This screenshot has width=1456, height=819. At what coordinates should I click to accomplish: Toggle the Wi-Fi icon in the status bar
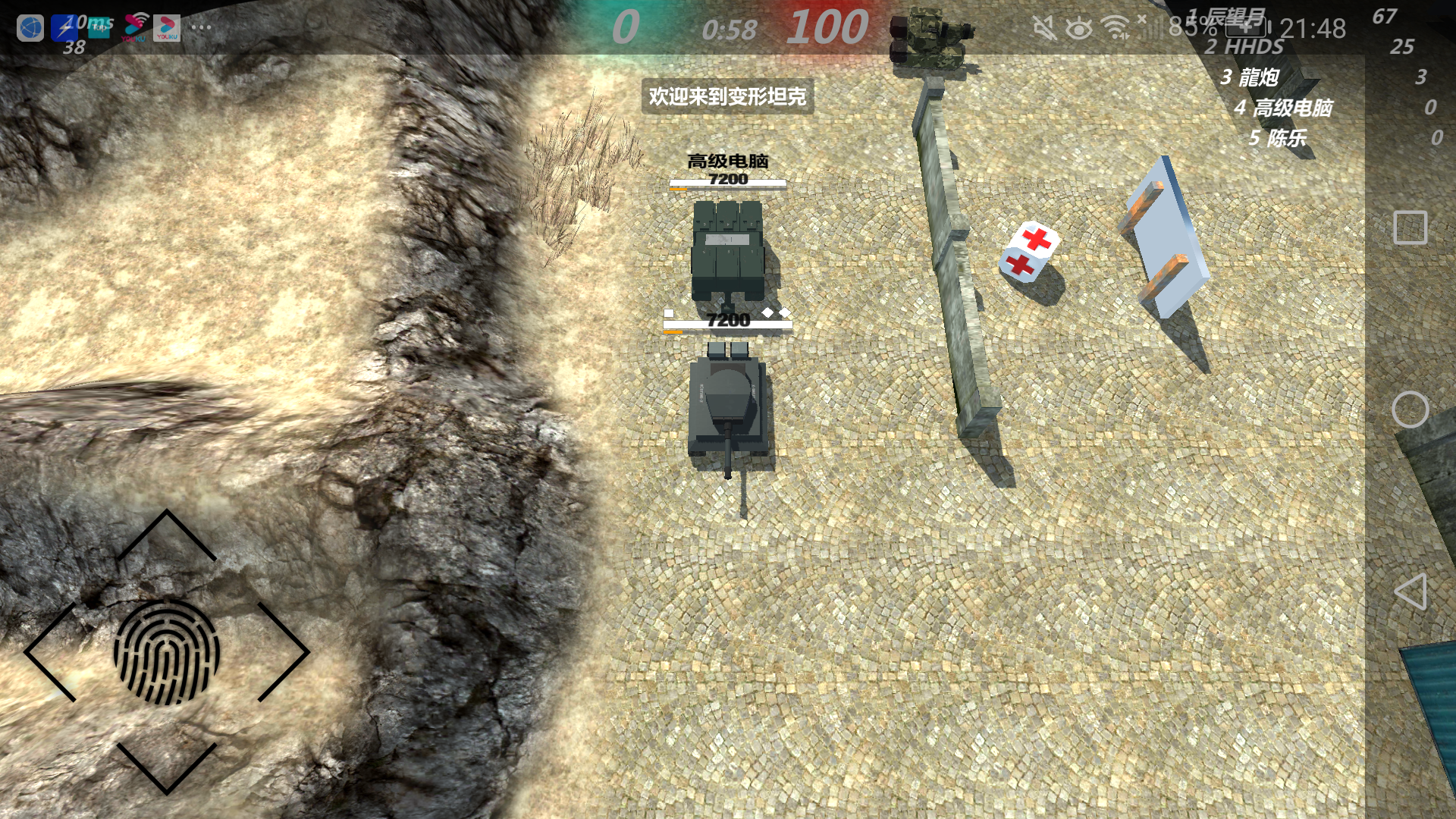tap(1114, 27)
